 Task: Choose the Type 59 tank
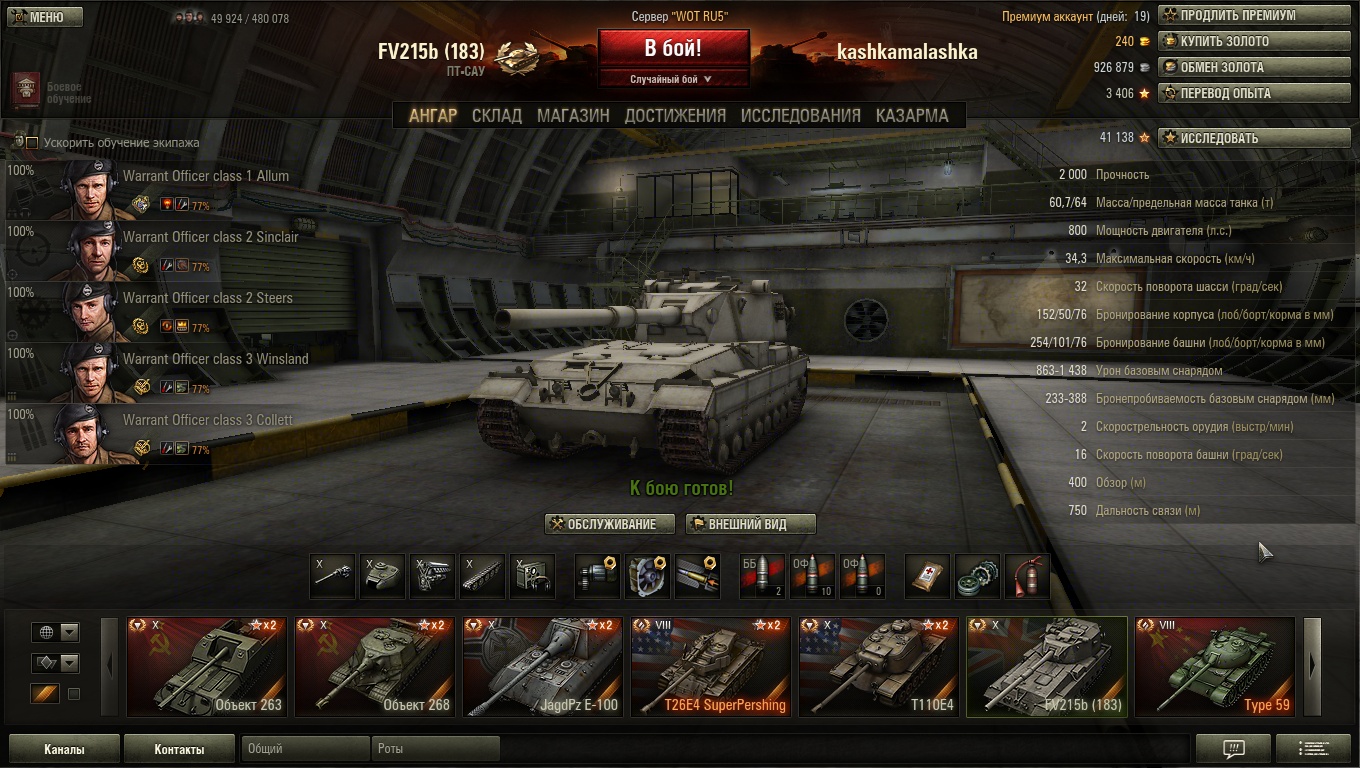pyautogui.click(x=1215, y=666)
